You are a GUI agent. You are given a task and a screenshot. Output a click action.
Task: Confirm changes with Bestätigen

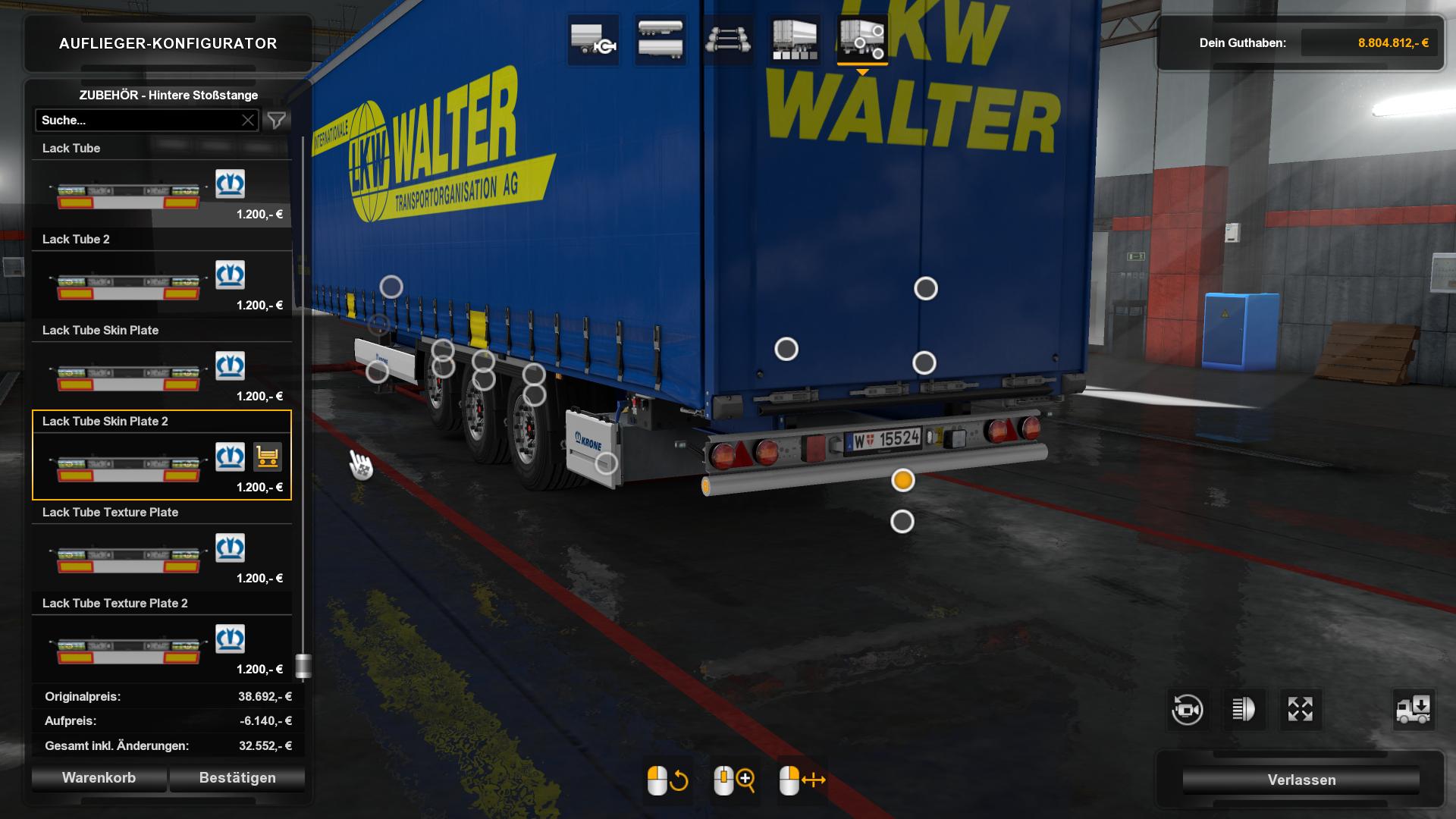(237, 778)
